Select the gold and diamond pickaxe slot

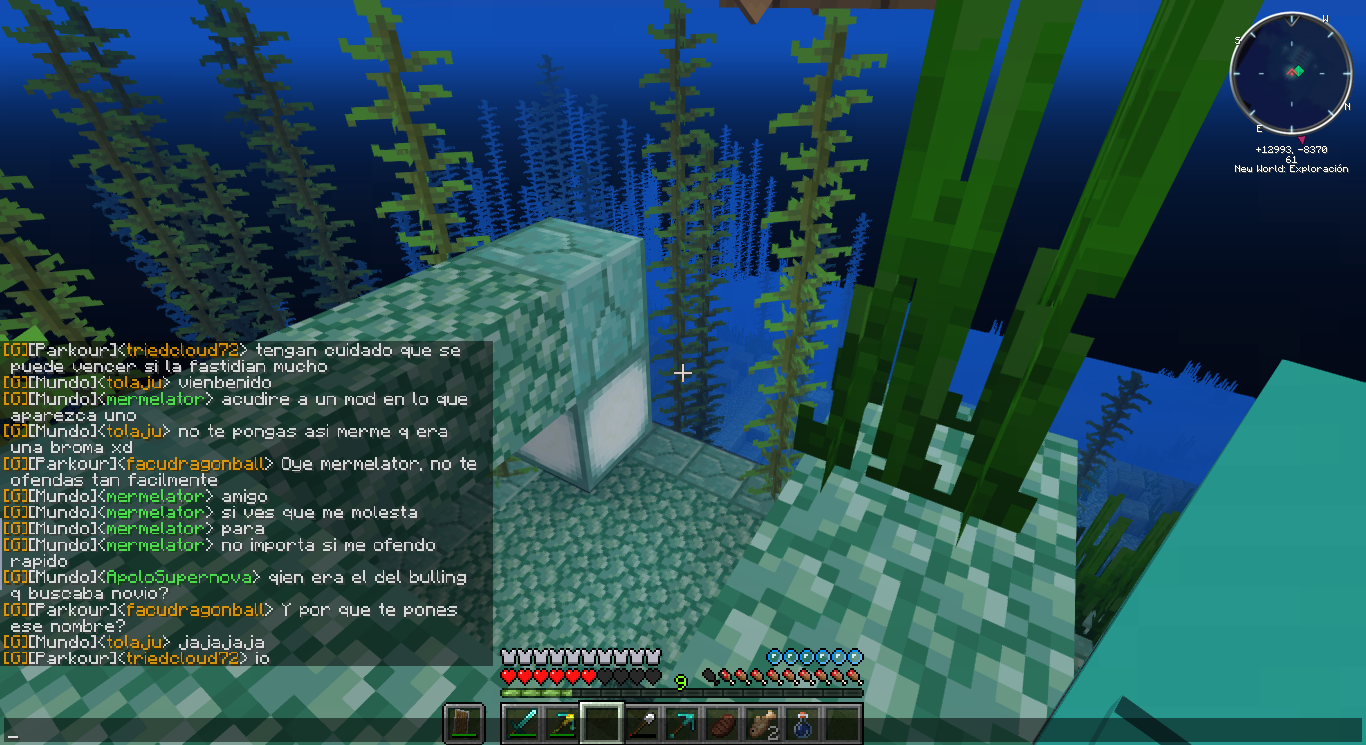562,723
